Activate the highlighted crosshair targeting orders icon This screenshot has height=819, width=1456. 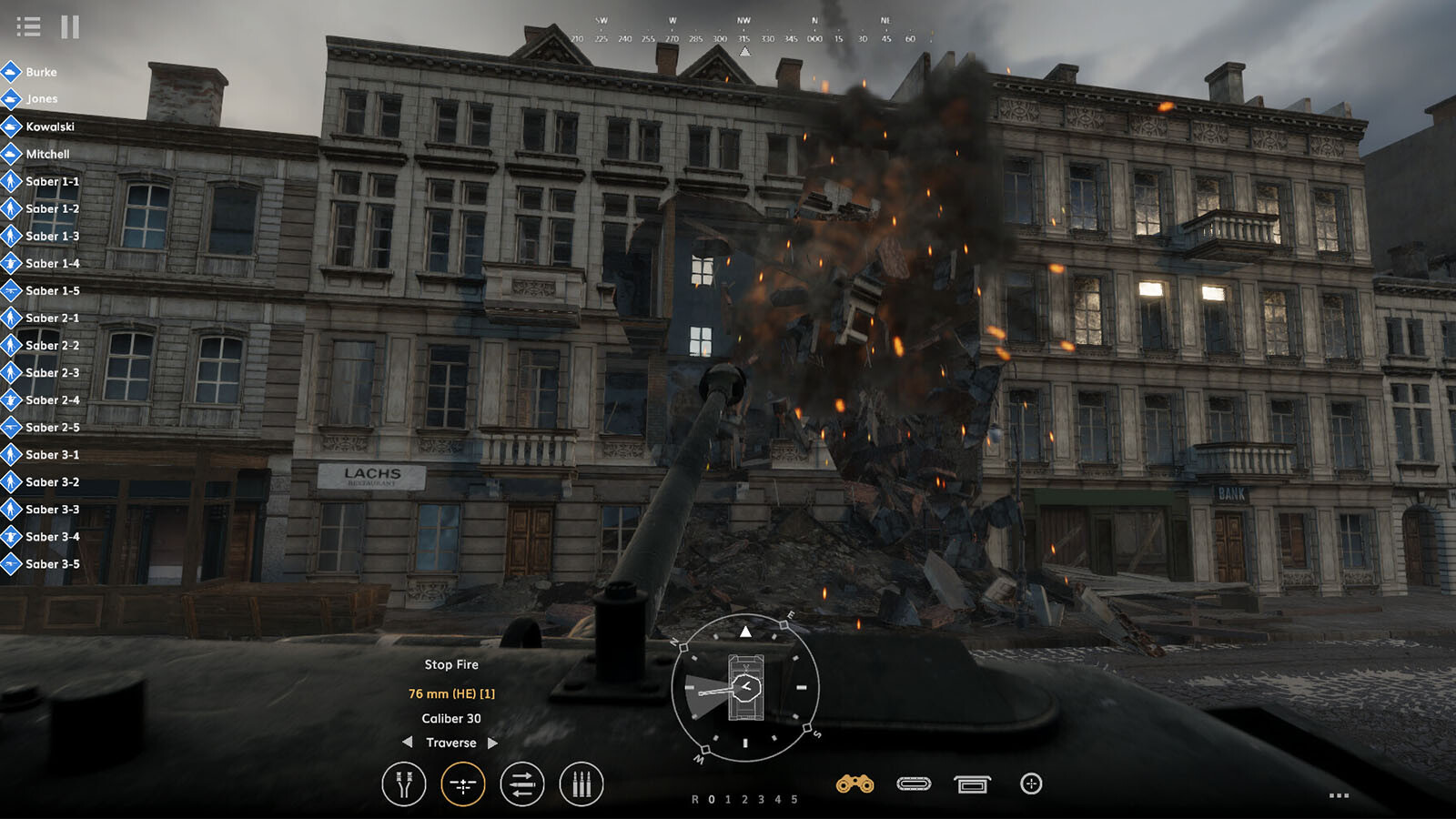[462, 784]
